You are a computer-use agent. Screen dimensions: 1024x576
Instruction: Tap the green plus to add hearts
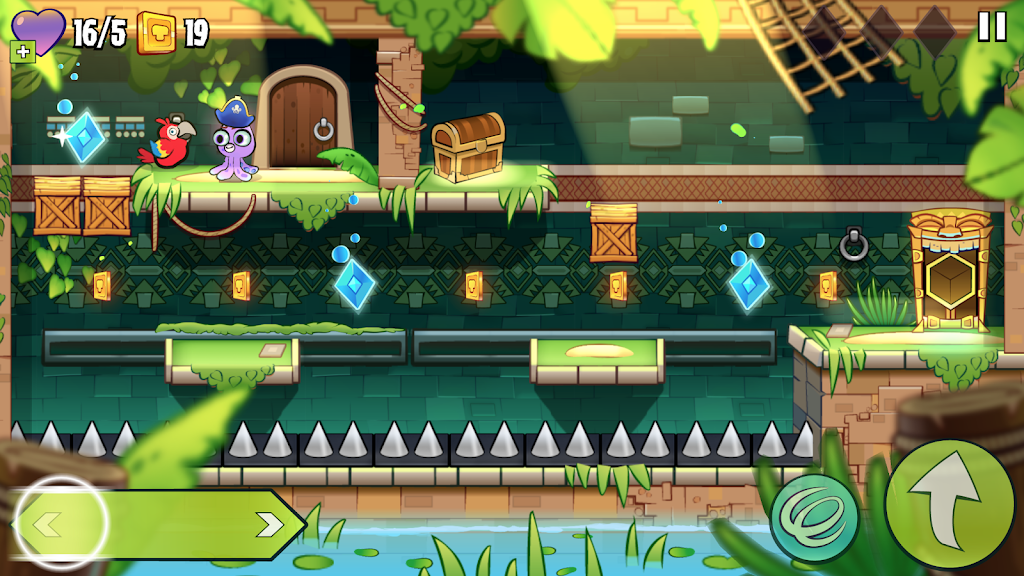(x=22, y=52)
